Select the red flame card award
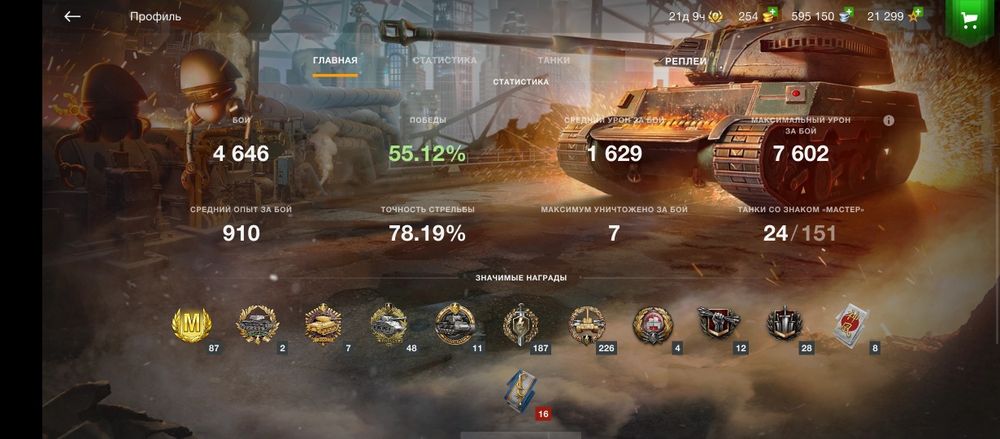 pyautogui.click(x=849, y=324)
